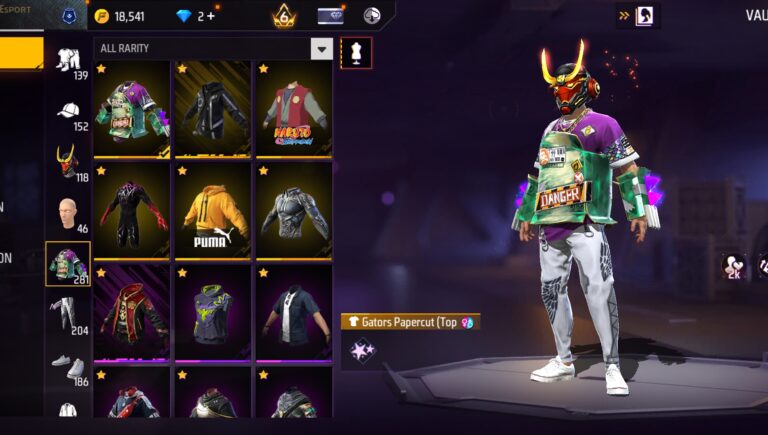The height and width of the screenshot is (435, 768).
Task: Switch to the samurai mask category
Action: [68, 162]
